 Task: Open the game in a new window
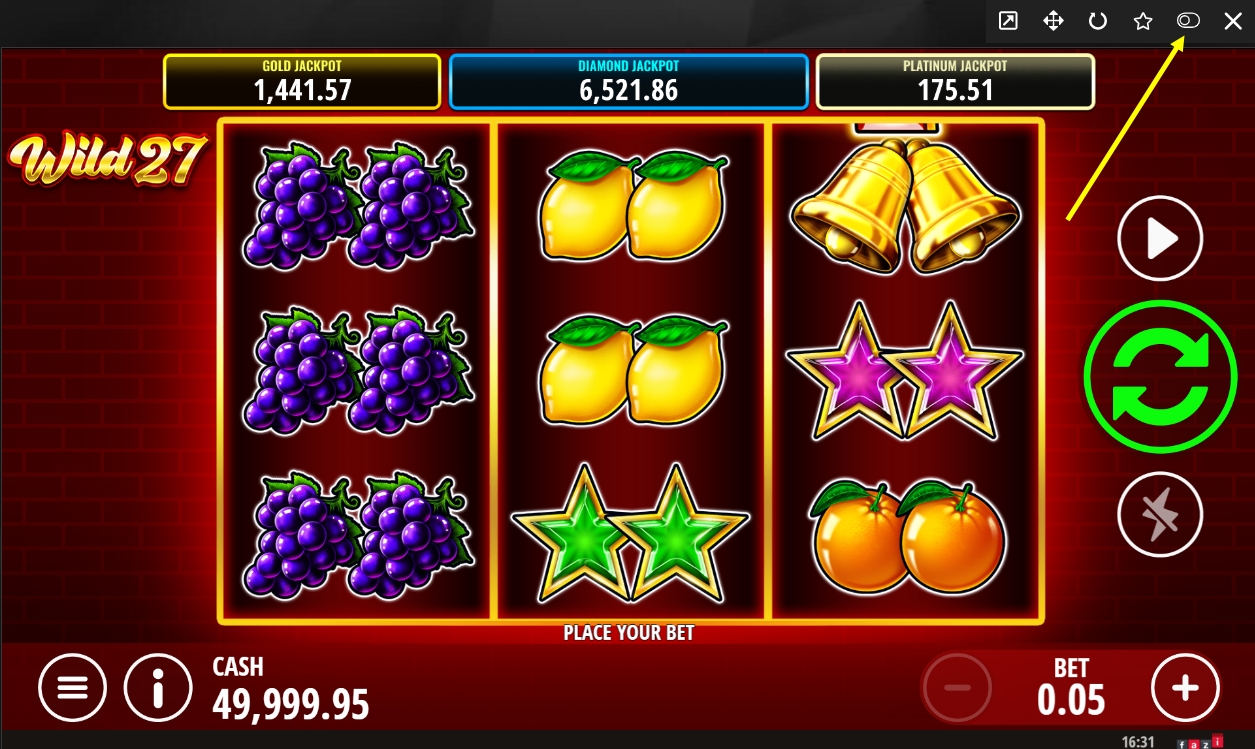pos(1008,21)
